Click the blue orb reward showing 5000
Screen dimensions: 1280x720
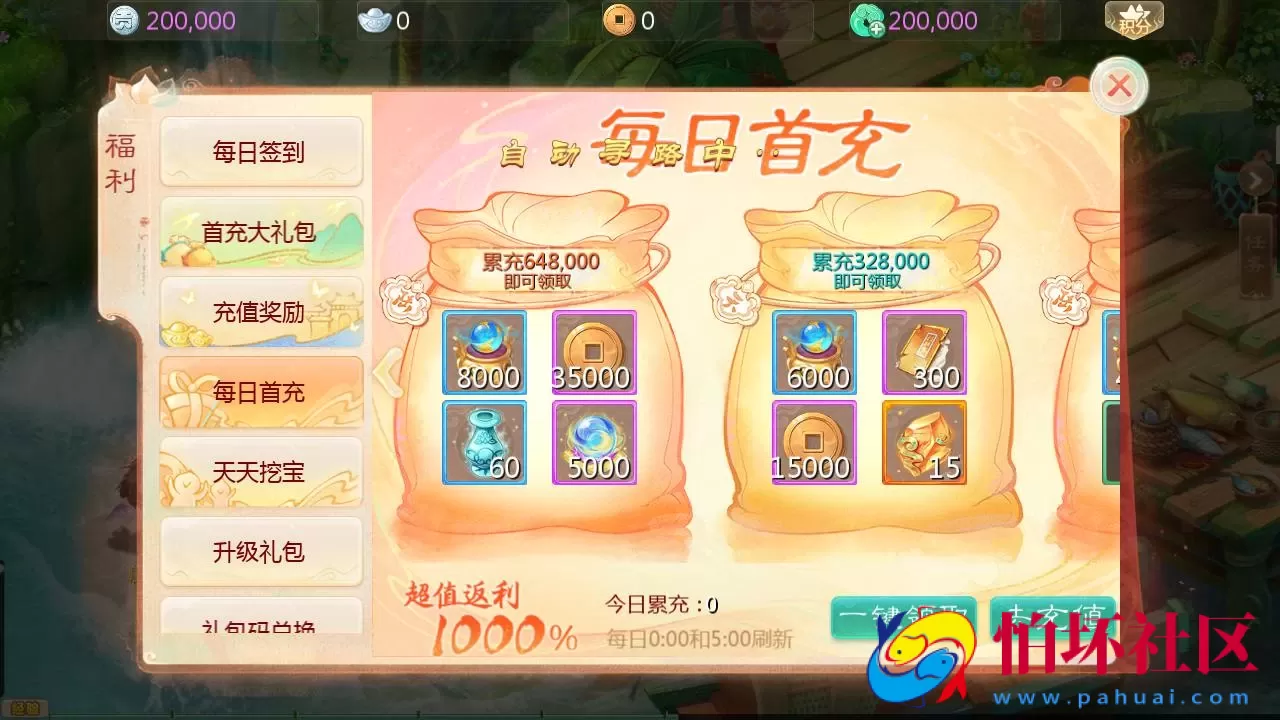(594, 442)
